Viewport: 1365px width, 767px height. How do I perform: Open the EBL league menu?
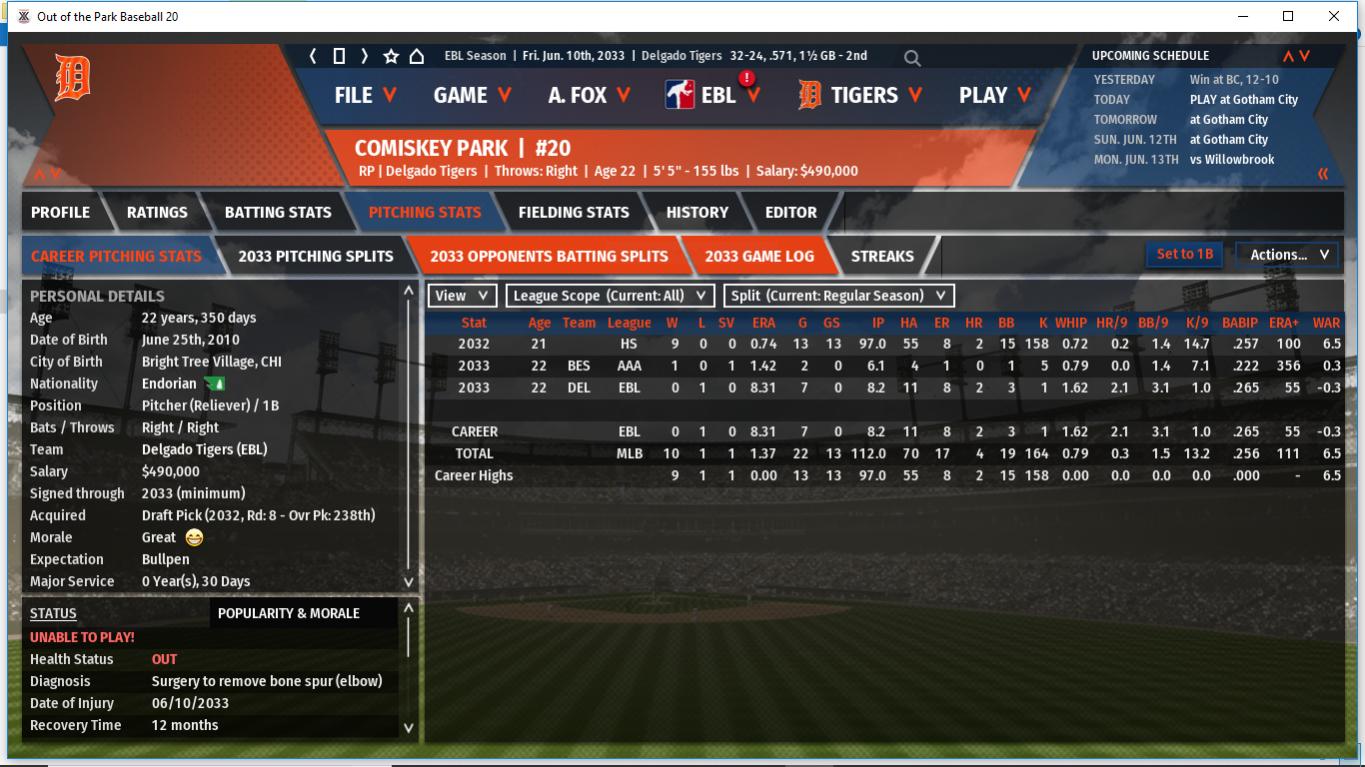tap(714, 95)
